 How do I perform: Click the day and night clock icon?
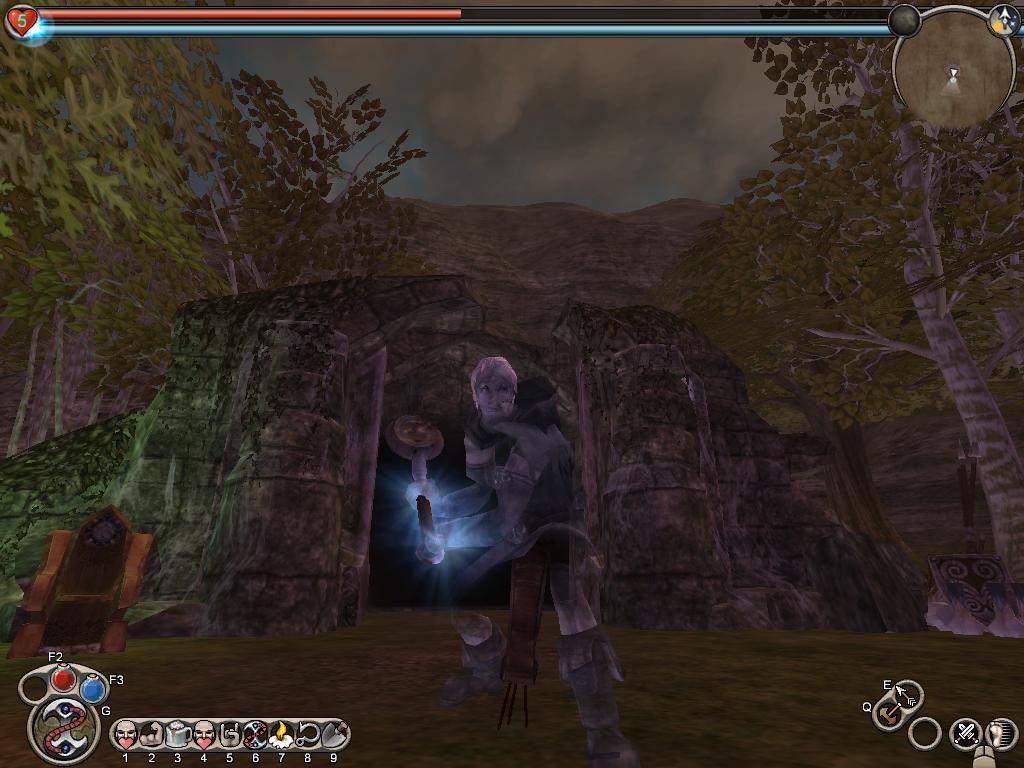click(x=1004, y=21)
